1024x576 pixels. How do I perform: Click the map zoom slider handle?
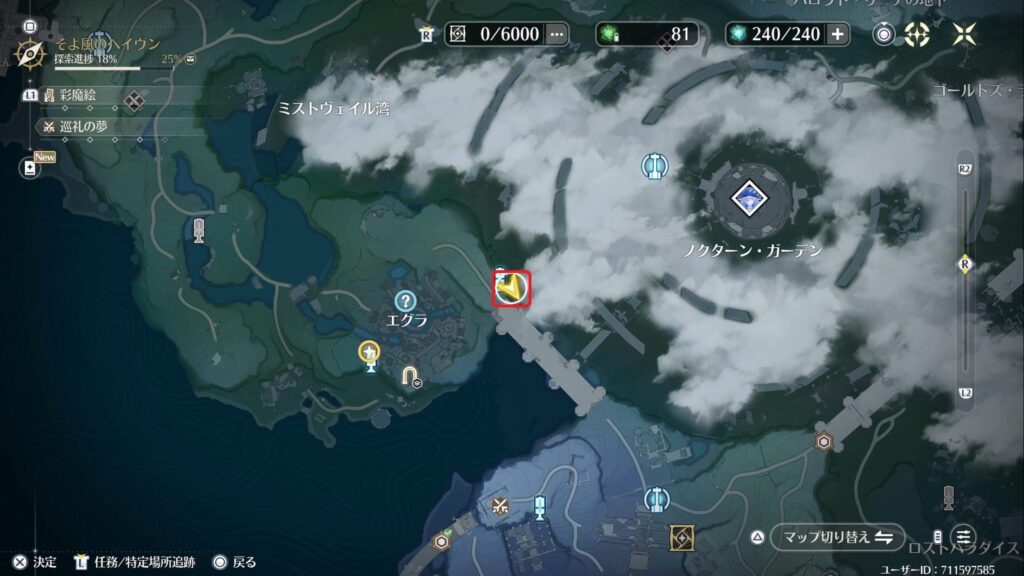point(965,263)
